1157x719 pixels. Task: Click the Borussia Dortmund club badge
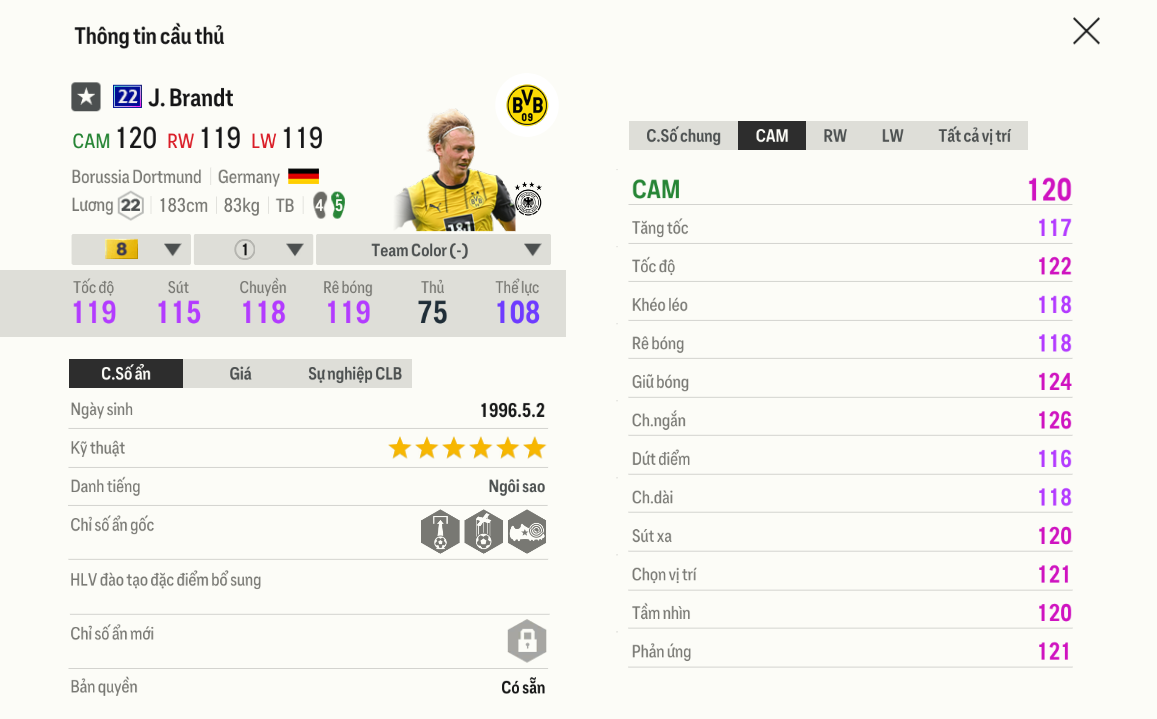click(x=527, y=105)
